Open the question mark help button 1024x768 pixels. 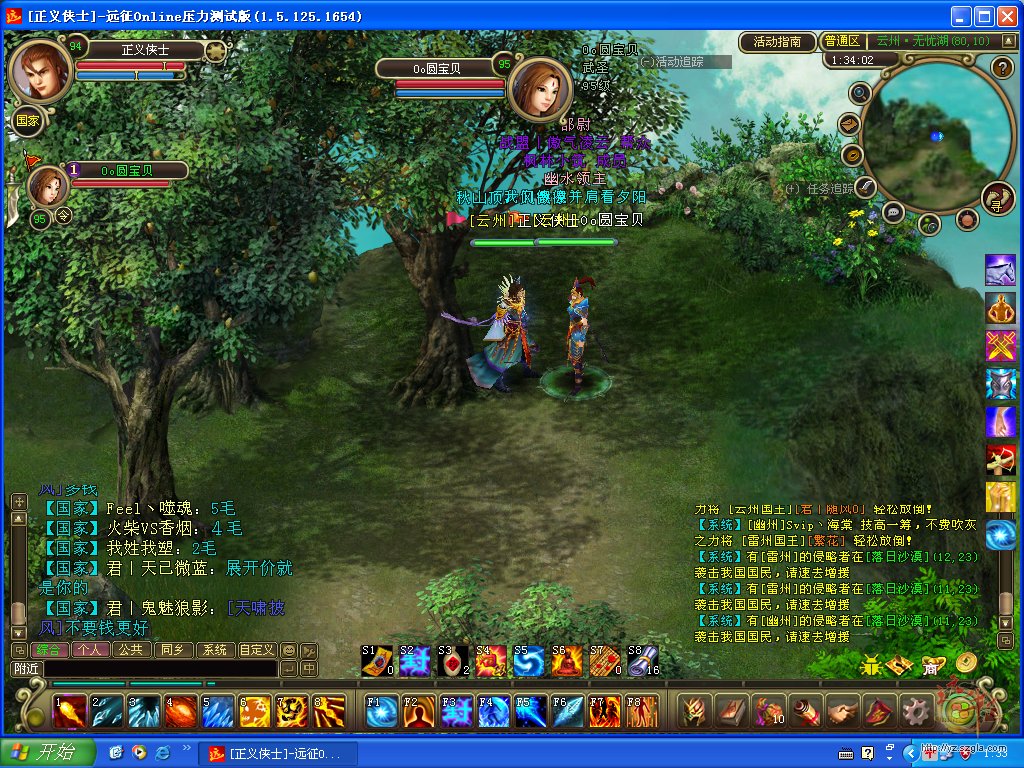tap(1002, 67)
